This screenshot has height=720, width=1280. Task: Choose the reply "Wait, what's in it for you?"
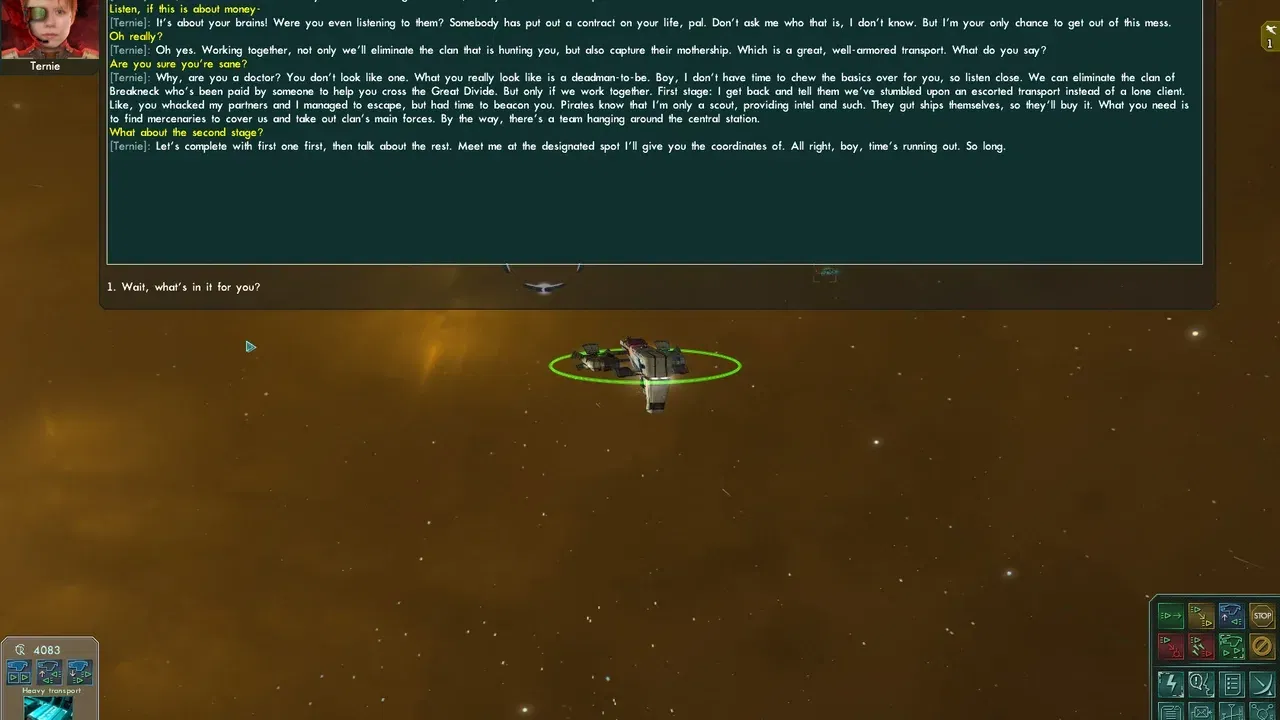[x=183, y=286]
